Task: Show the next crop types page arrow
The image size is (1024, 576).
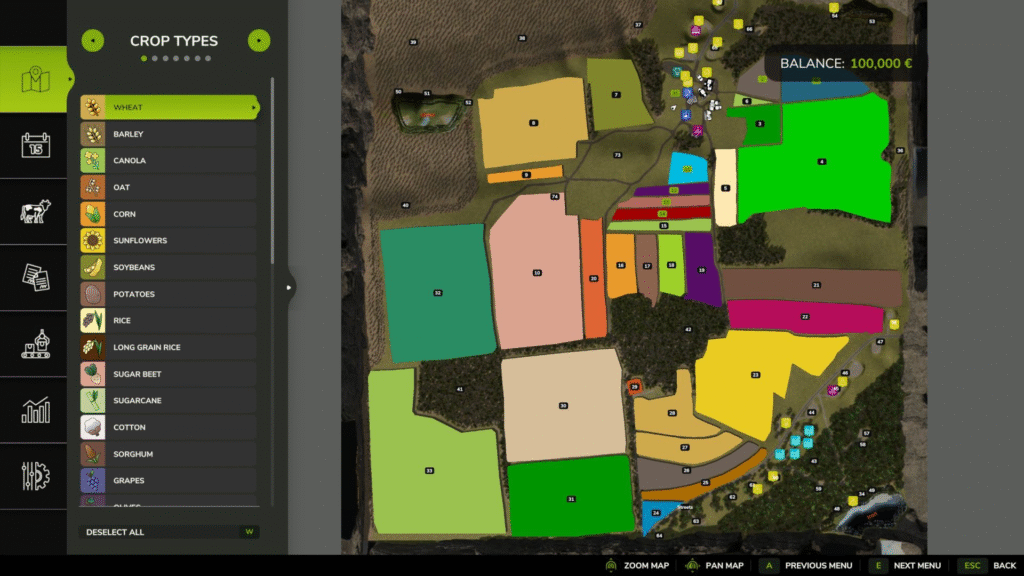Action: (x=258, y=41)
